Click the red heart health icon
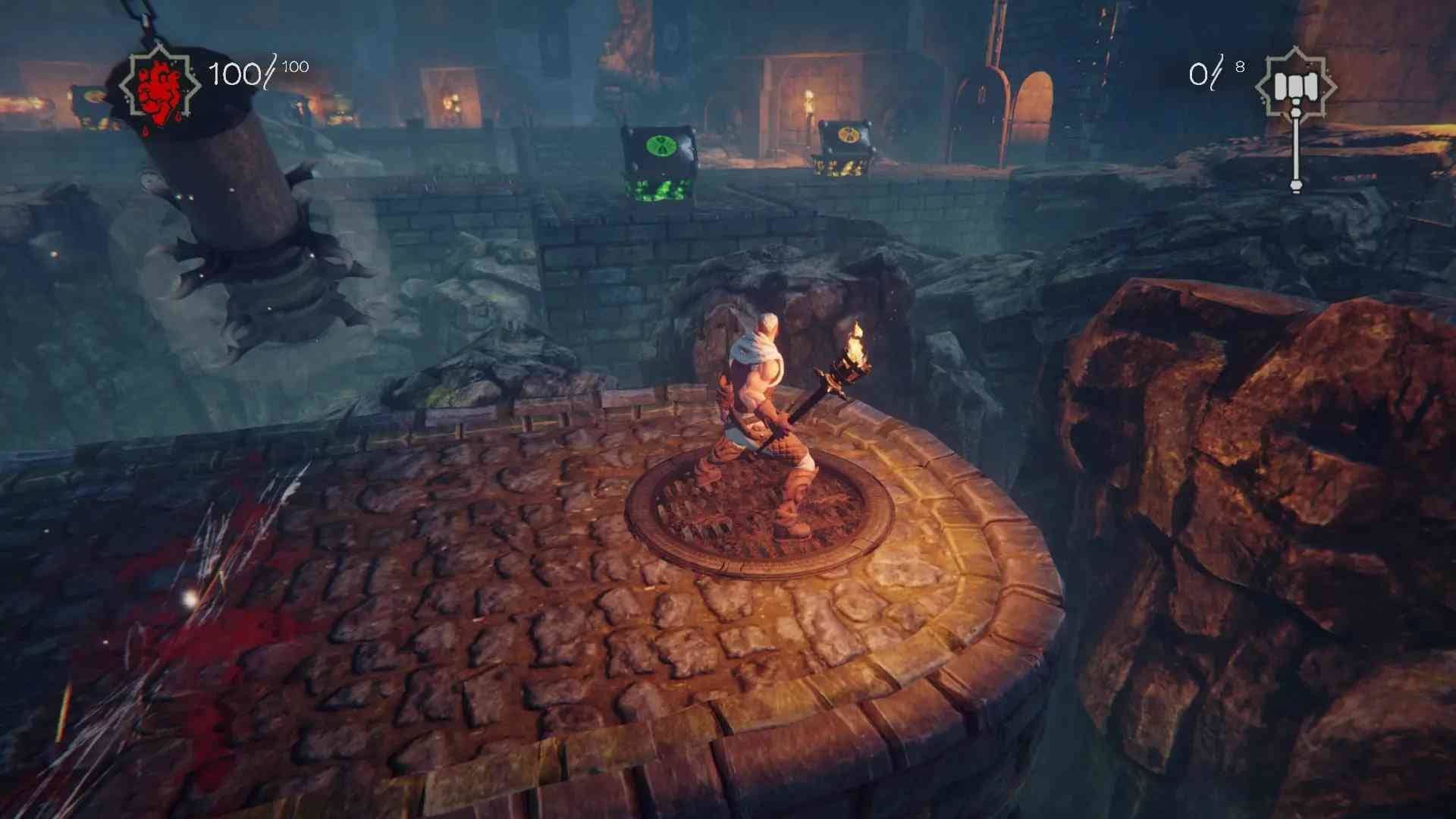 click(160, 88)
